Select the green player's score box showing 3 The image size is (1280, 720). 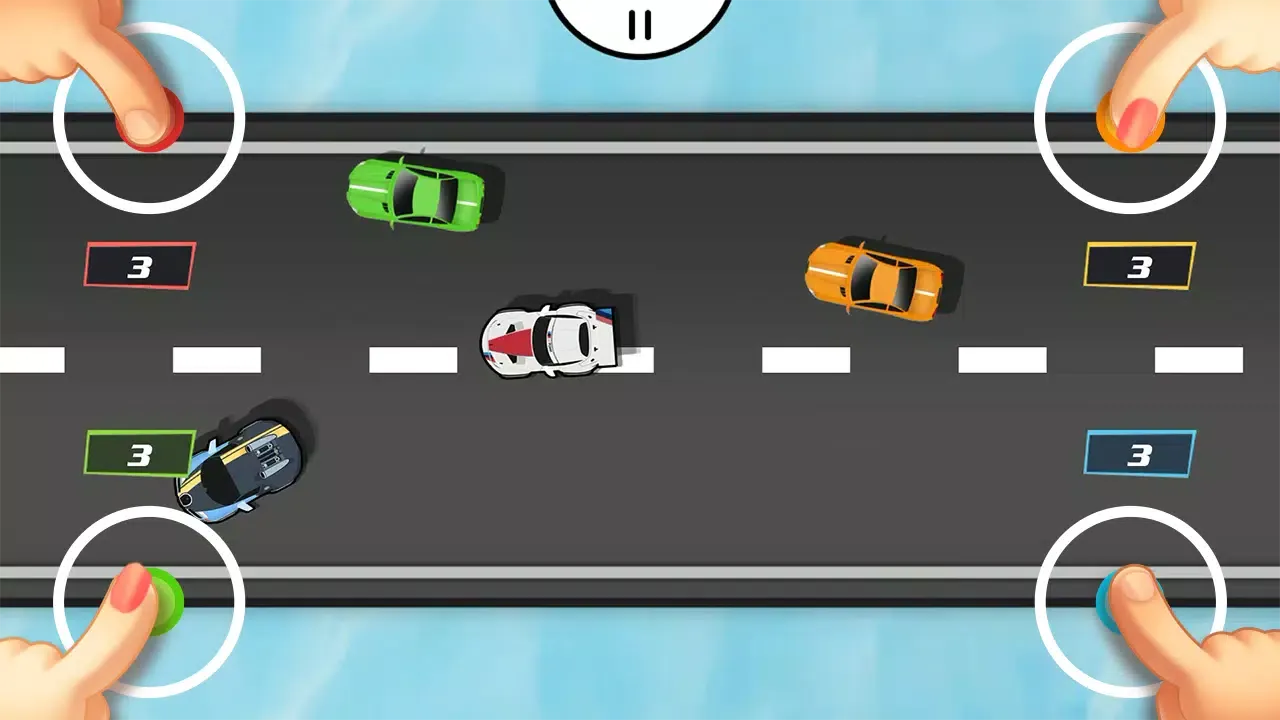point(139,452)
